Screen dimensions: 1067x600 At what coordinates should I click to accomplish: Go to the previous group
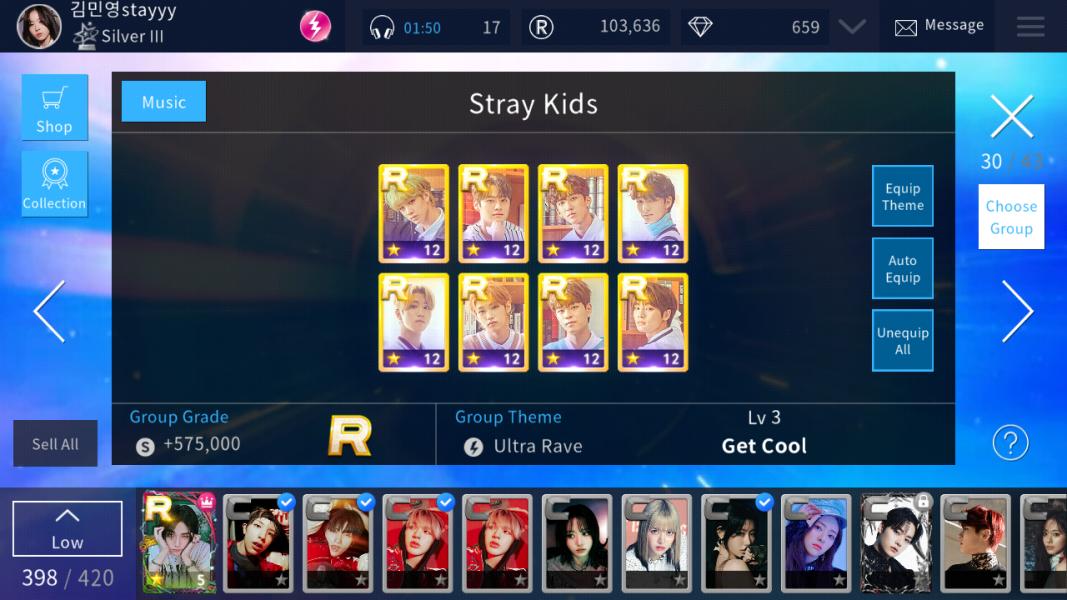click(49, 311)
